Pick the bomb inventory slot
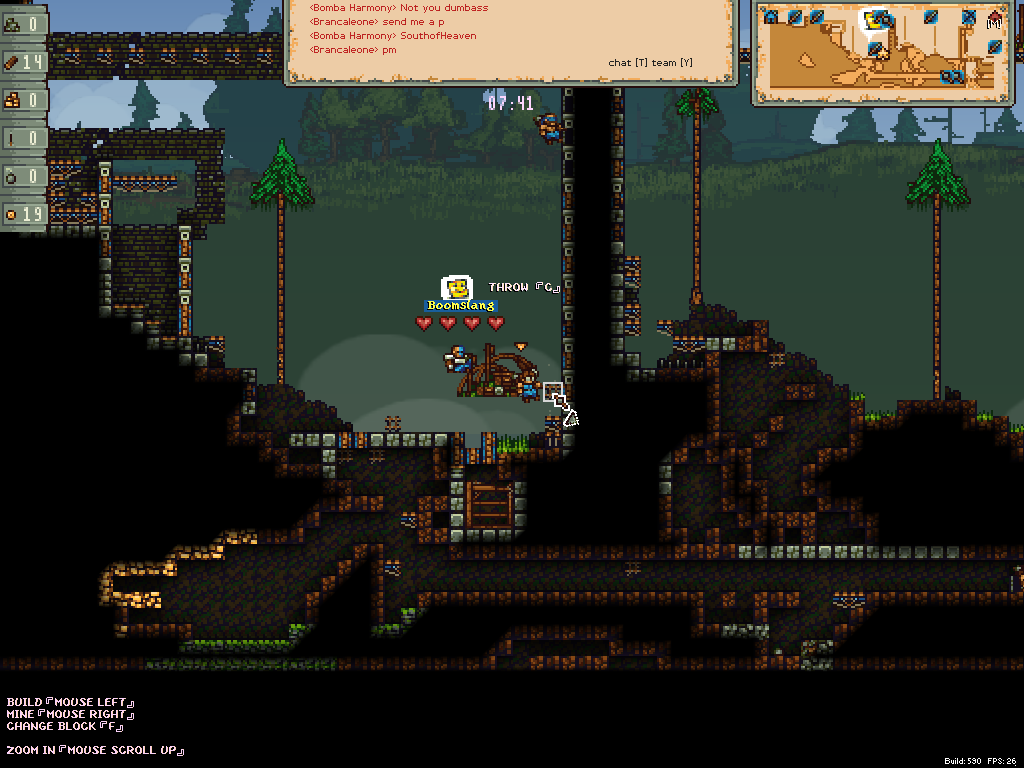1024x768 pixels. pyautogui.click(x=23, y=176)
